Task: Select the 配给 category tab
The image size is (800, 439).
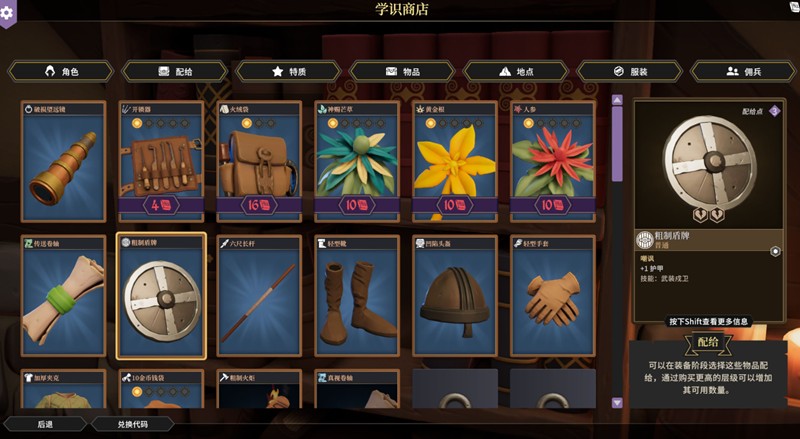Action: tap(175, 72)
